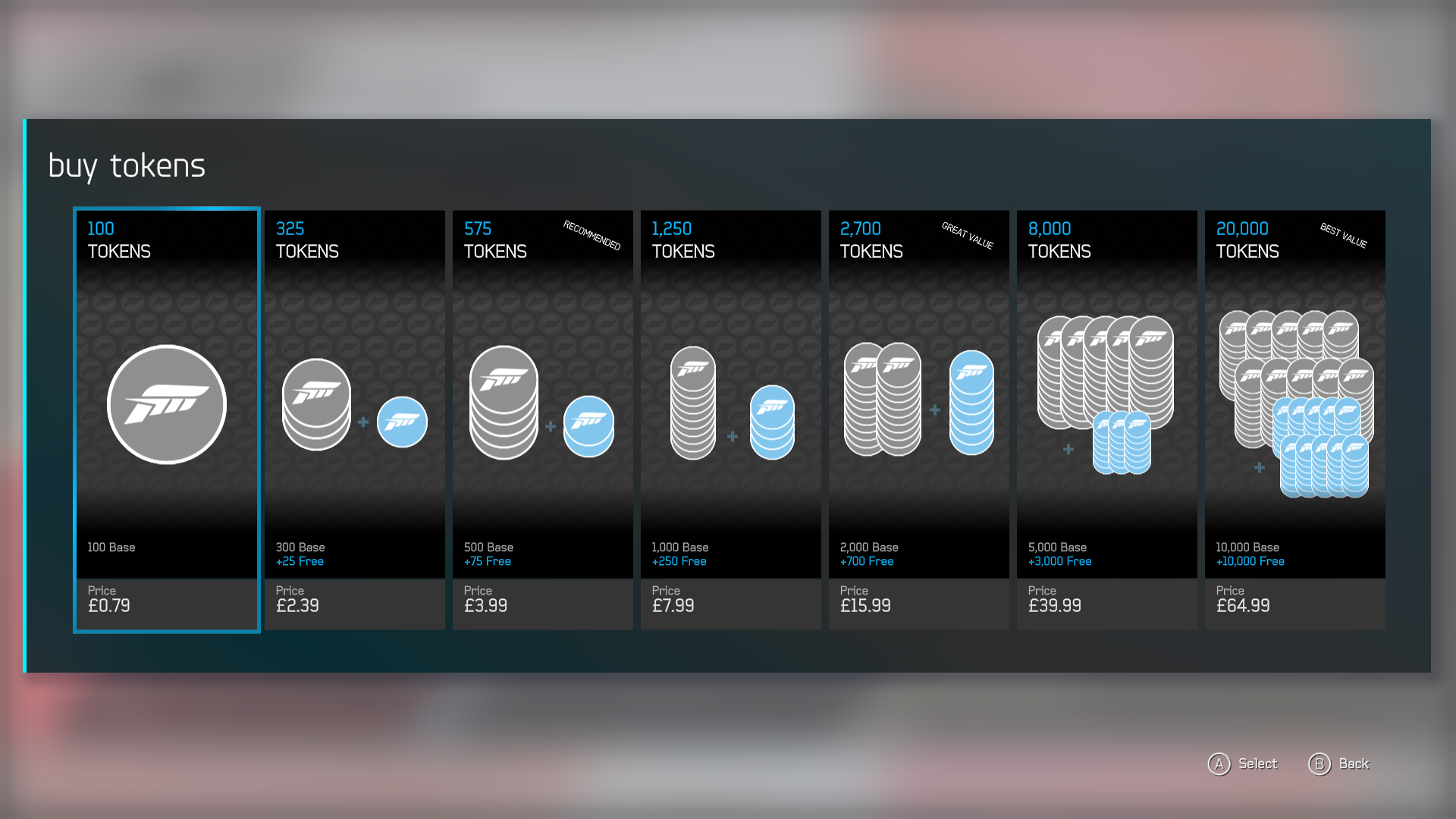Select the 1,250 Tokens bundle

pyautogui.click(x=730, y=419)
